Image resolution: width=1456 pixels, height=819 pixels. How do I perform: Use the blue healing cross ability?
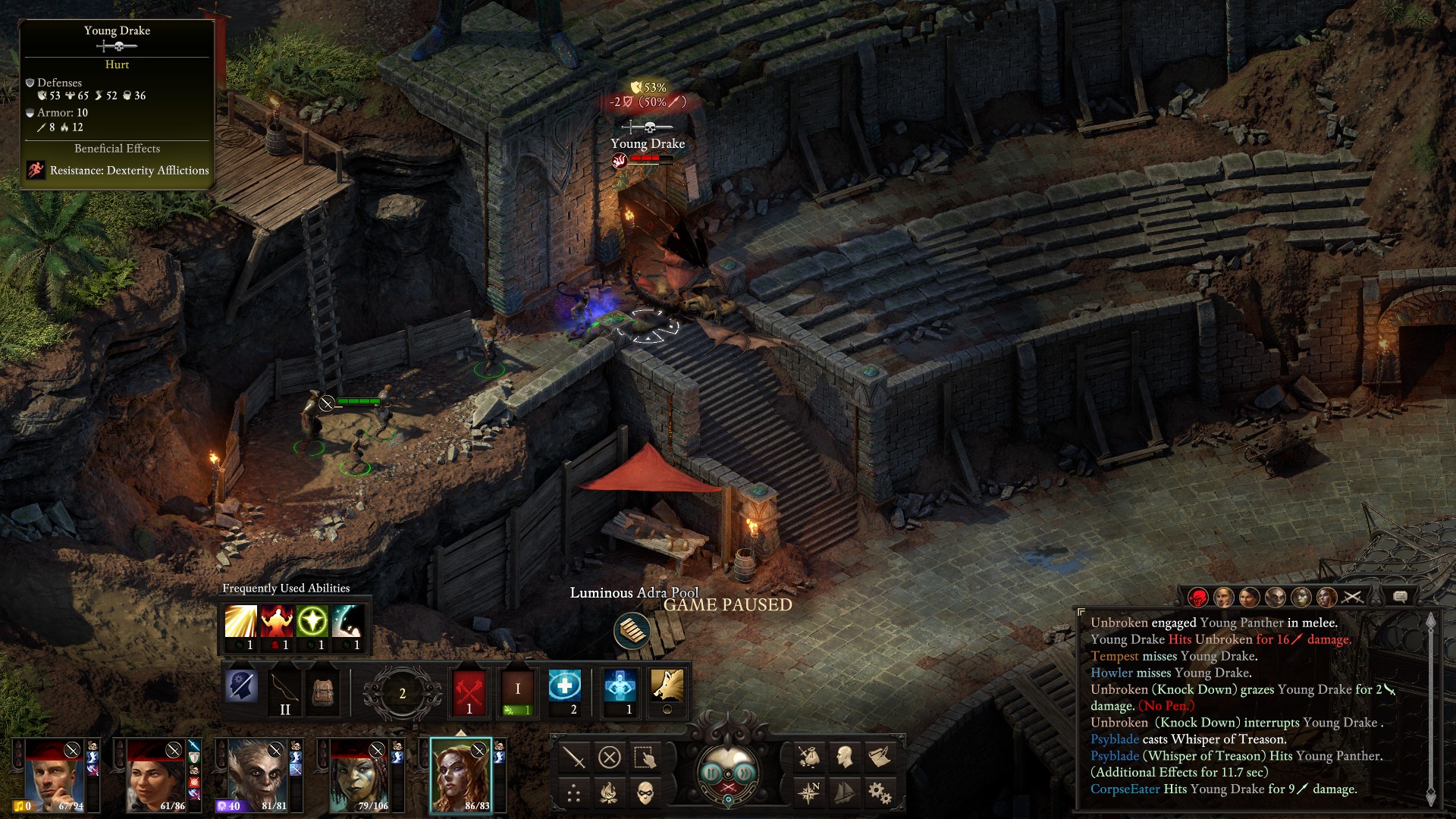(x=565, y=686)
